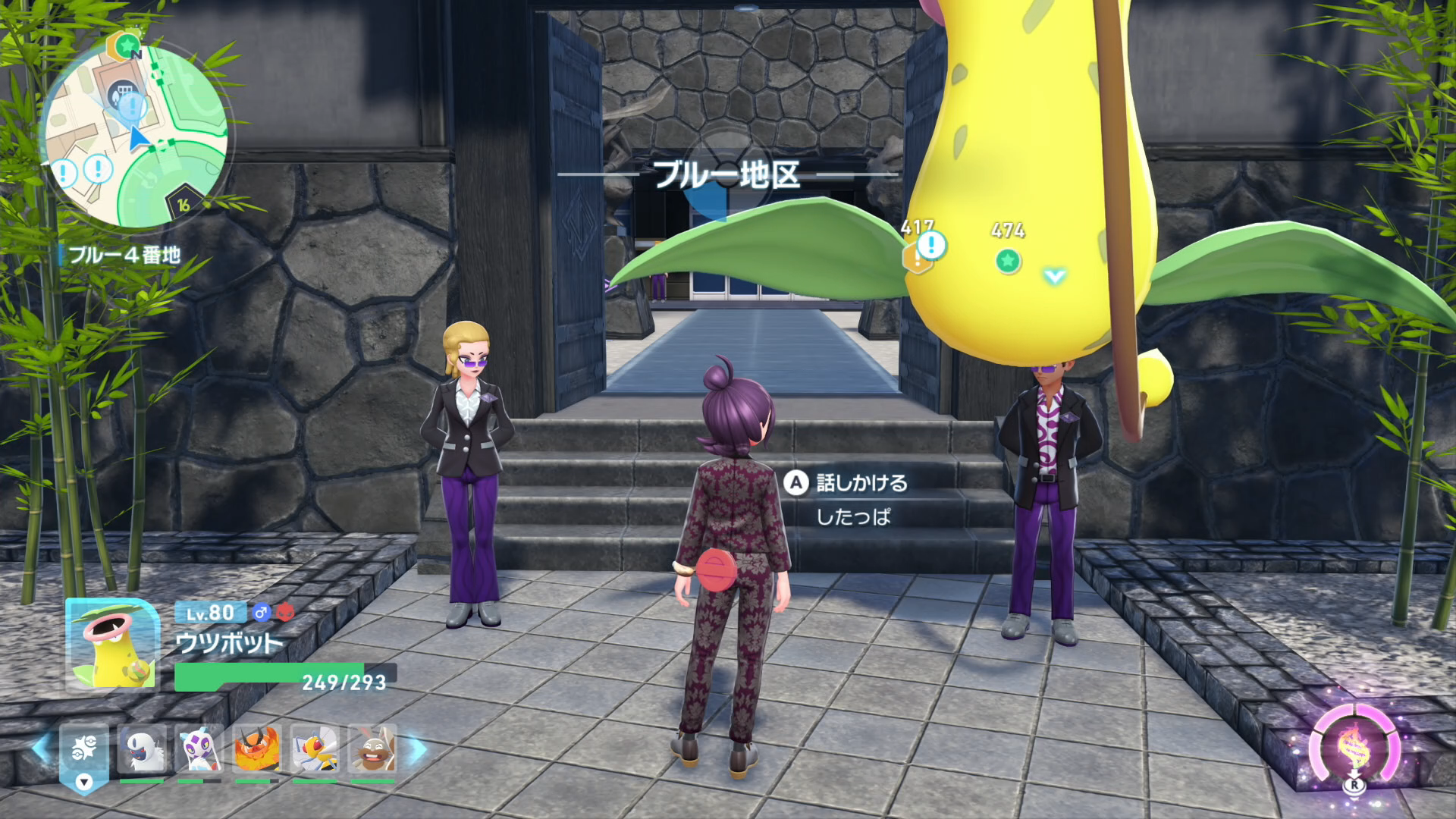
Task: Choose Beedrill from the party bar
Action: tap(315, 749)
